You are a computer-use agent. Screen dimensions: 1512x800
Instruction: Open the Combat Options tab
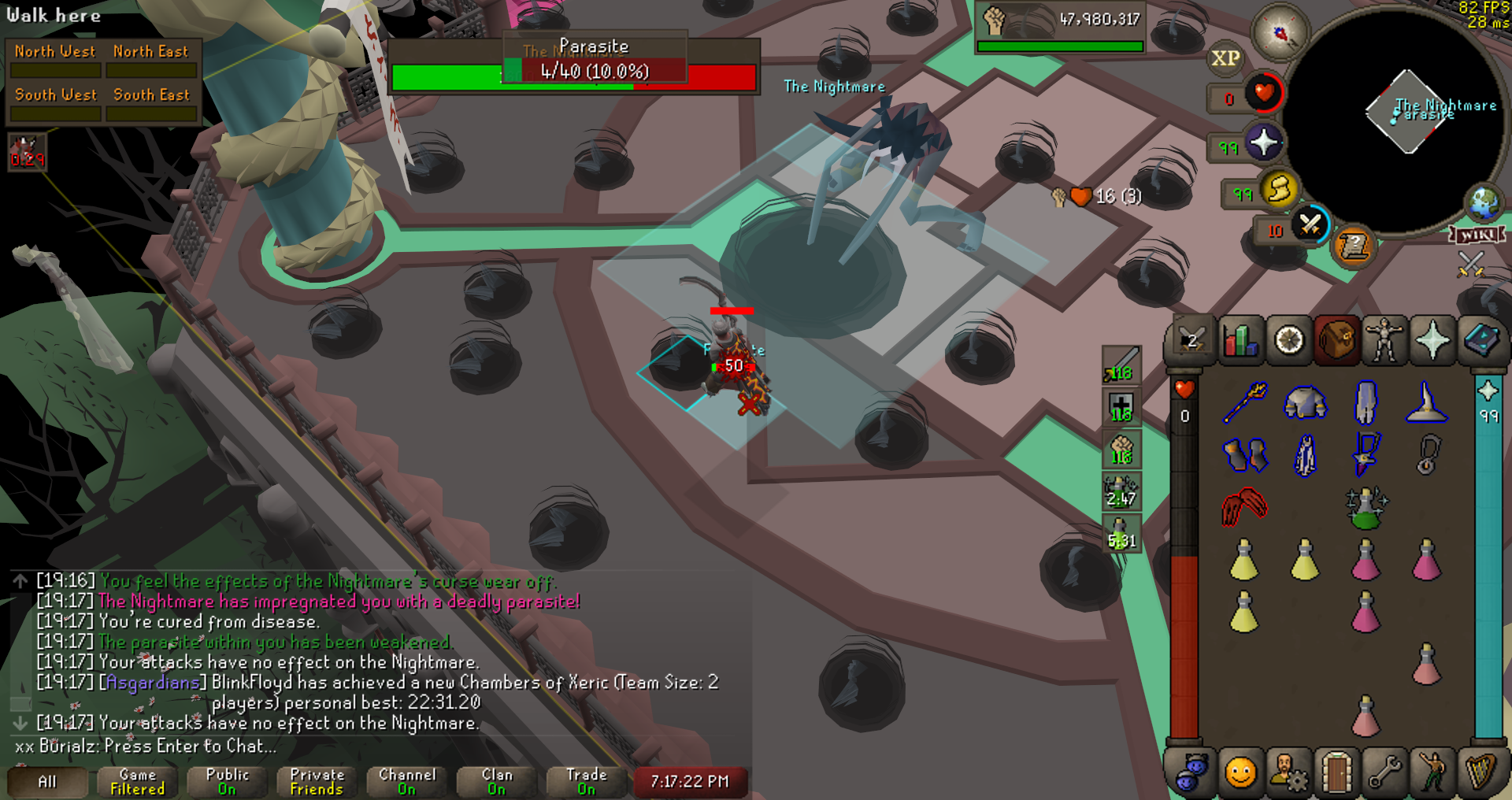click(1191, 341)
